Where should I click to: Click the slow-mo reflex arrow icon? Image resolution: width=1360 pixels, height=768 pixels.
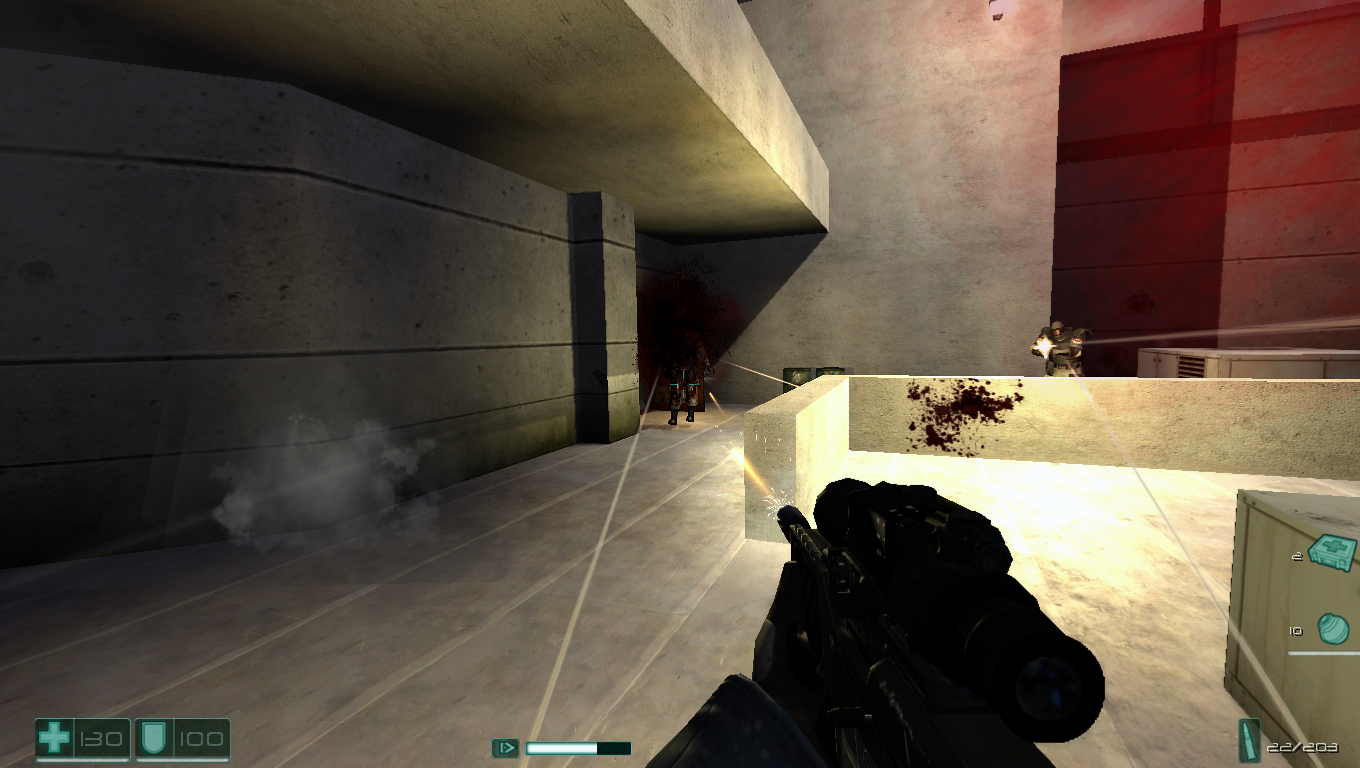(x=506, y=747)
